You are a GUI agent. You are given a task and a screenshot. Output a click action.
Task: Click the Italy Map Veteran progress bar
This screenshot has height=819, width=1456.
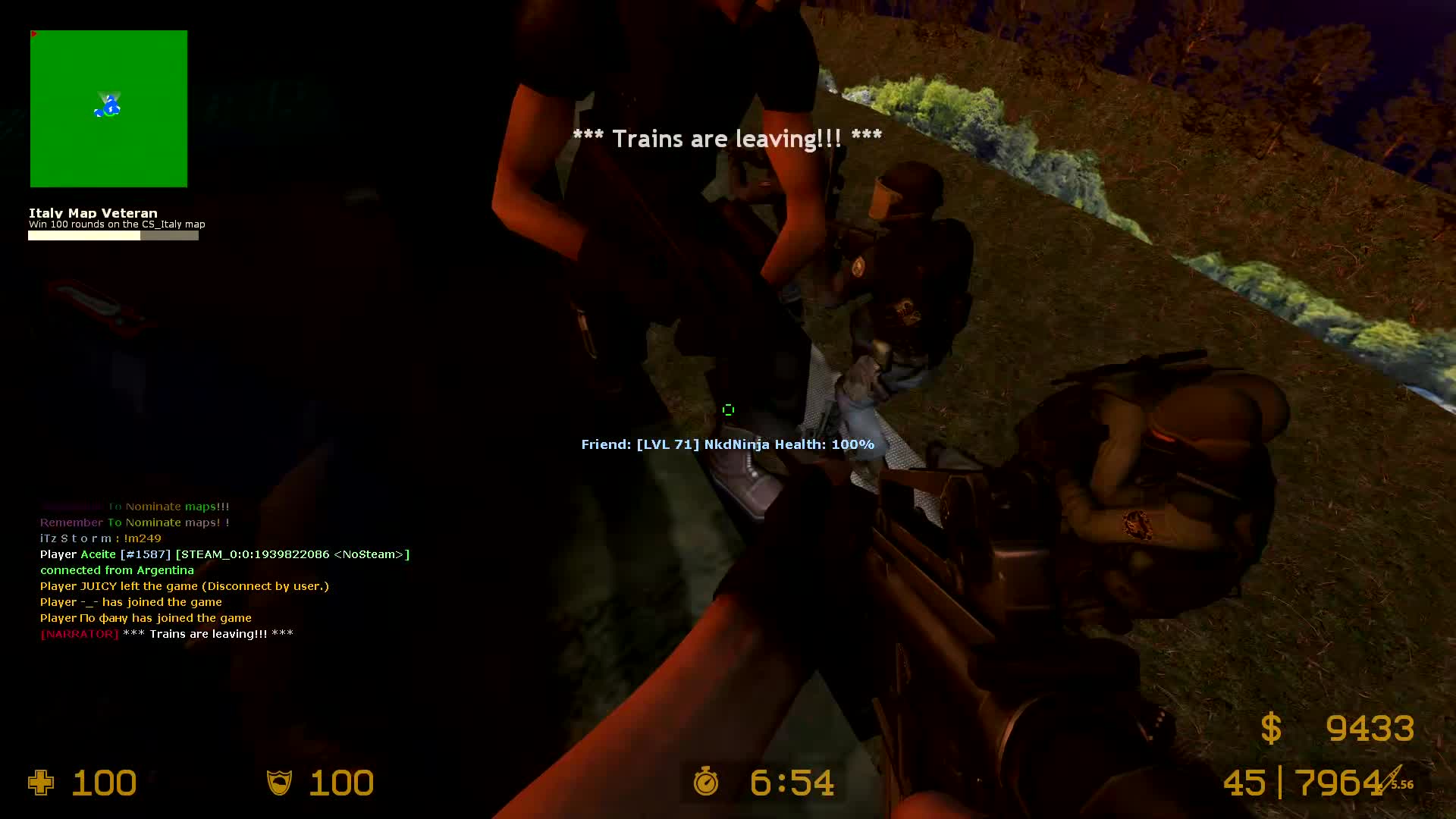point(113,235)
